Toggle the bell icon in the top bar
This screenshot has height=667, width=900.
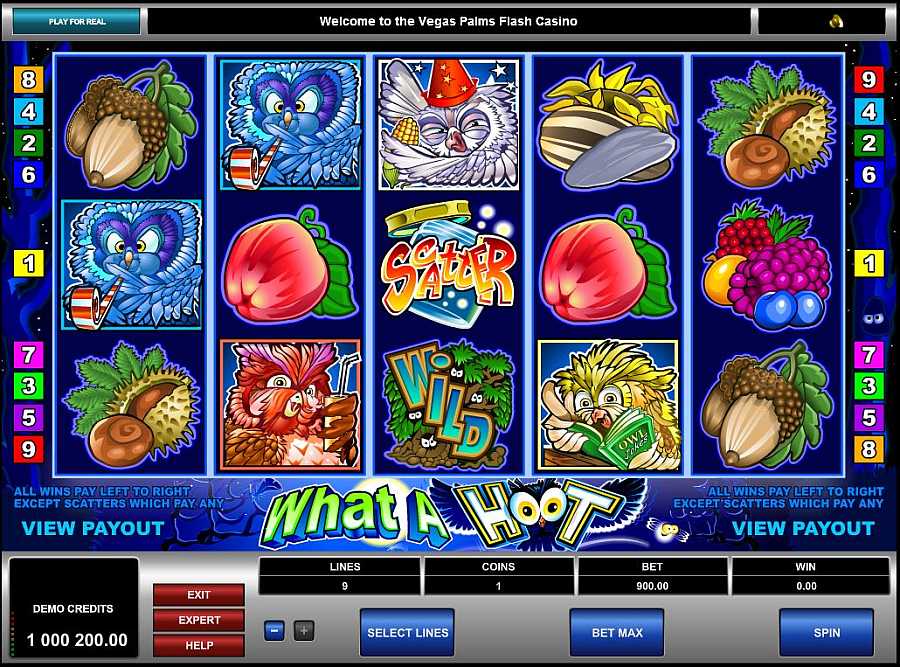(836, 21)
